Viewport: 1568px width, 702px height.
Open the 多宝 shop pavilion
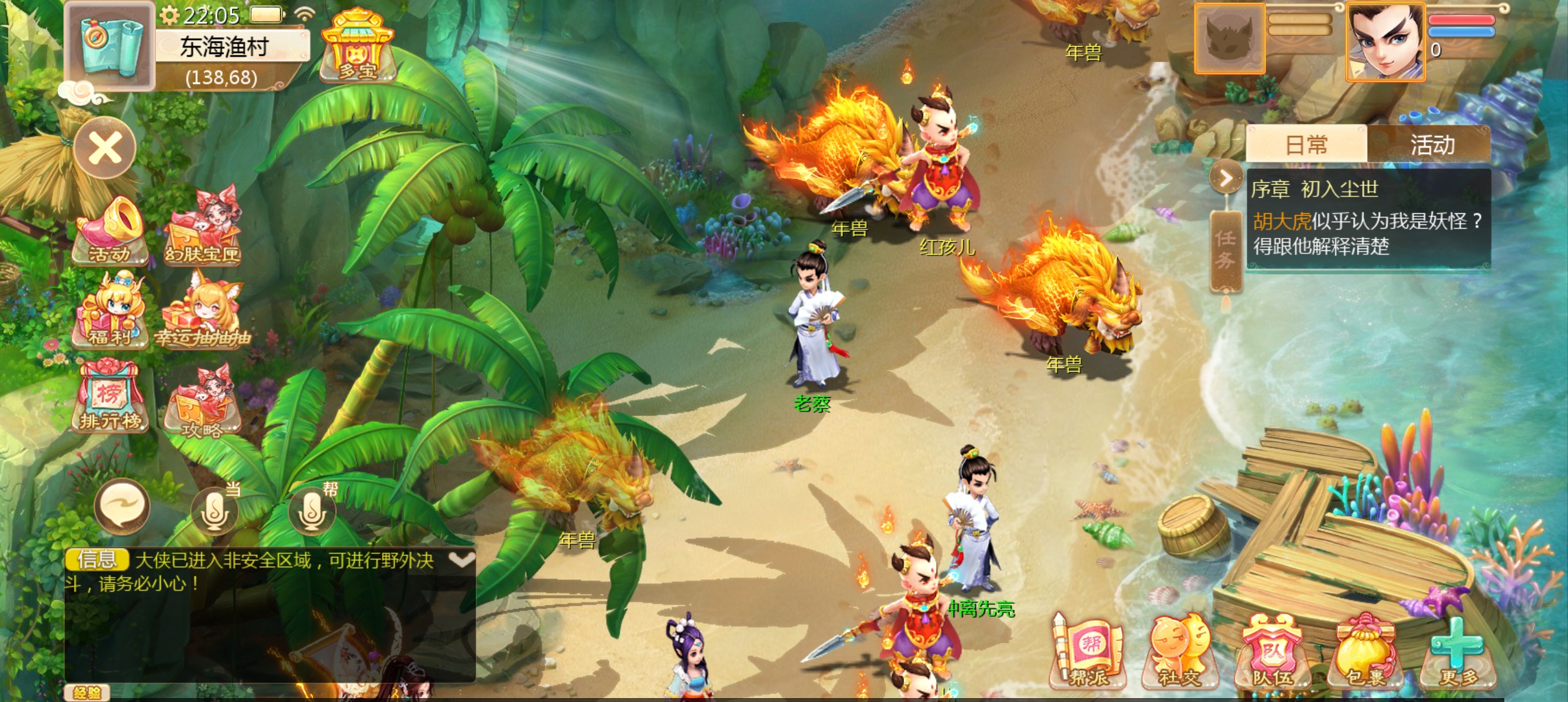[x=357, y=47]
